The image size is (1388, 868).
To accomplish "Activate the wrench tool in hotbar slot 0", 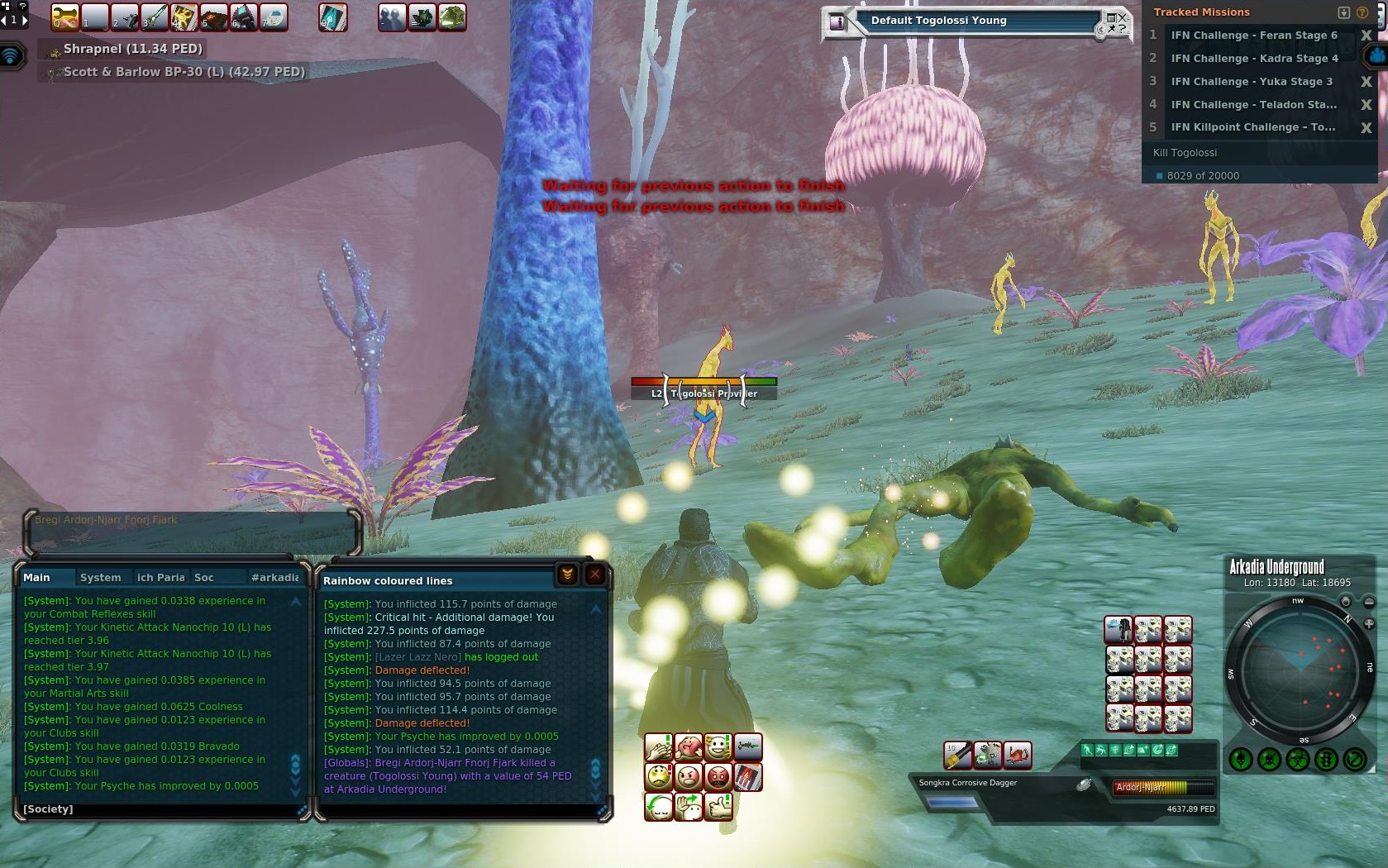I will 65,17.
